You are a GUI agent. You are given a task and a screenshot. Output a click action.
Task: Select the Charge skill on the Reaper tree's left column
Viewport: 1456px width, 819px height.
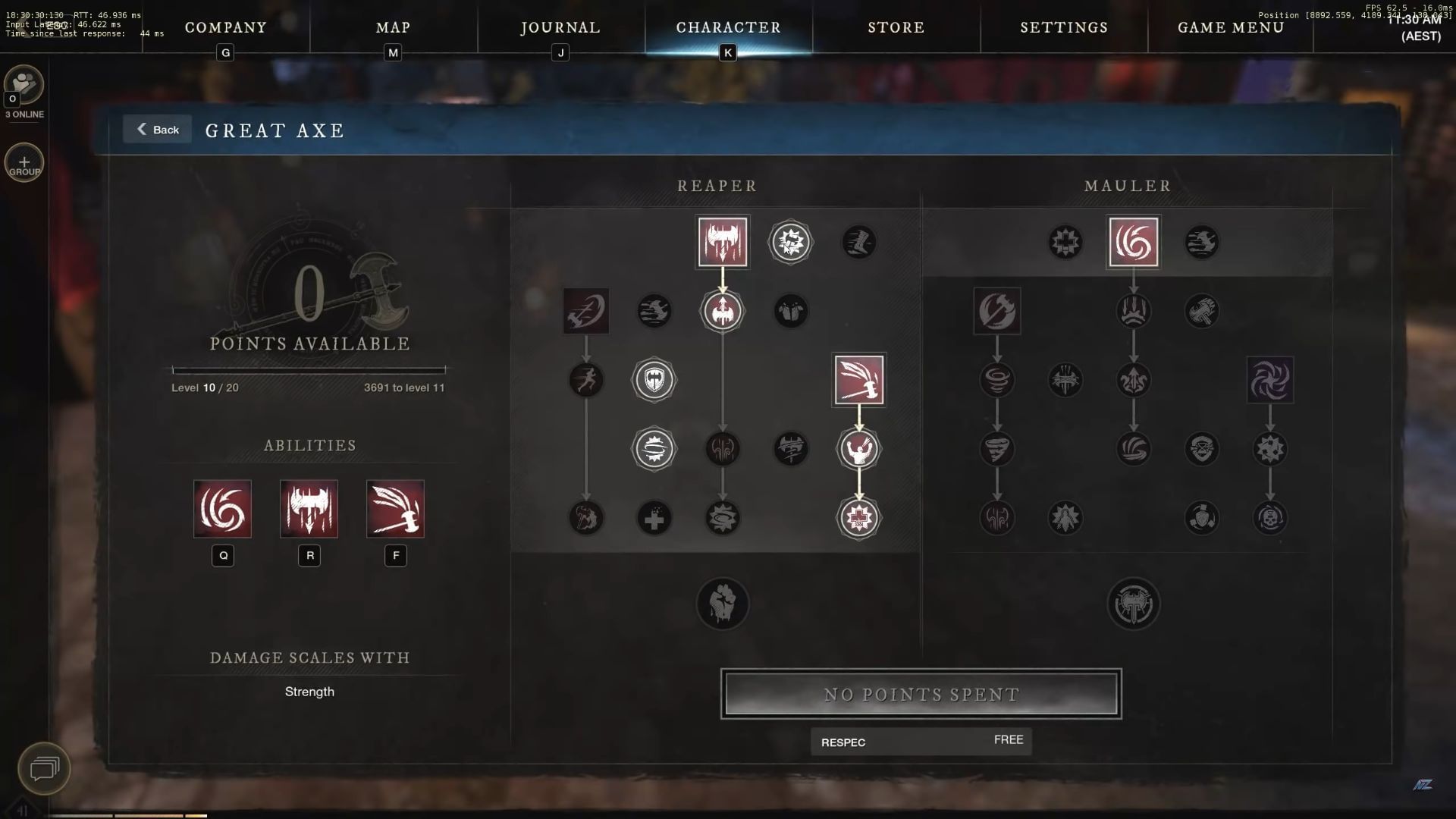click(586, 311)
